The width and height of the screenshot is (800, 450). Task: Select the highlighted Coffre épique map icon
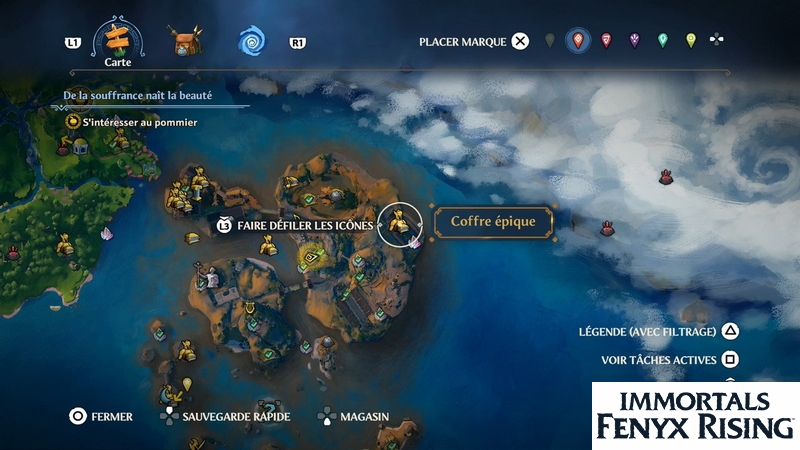click(x=402, y=224)
